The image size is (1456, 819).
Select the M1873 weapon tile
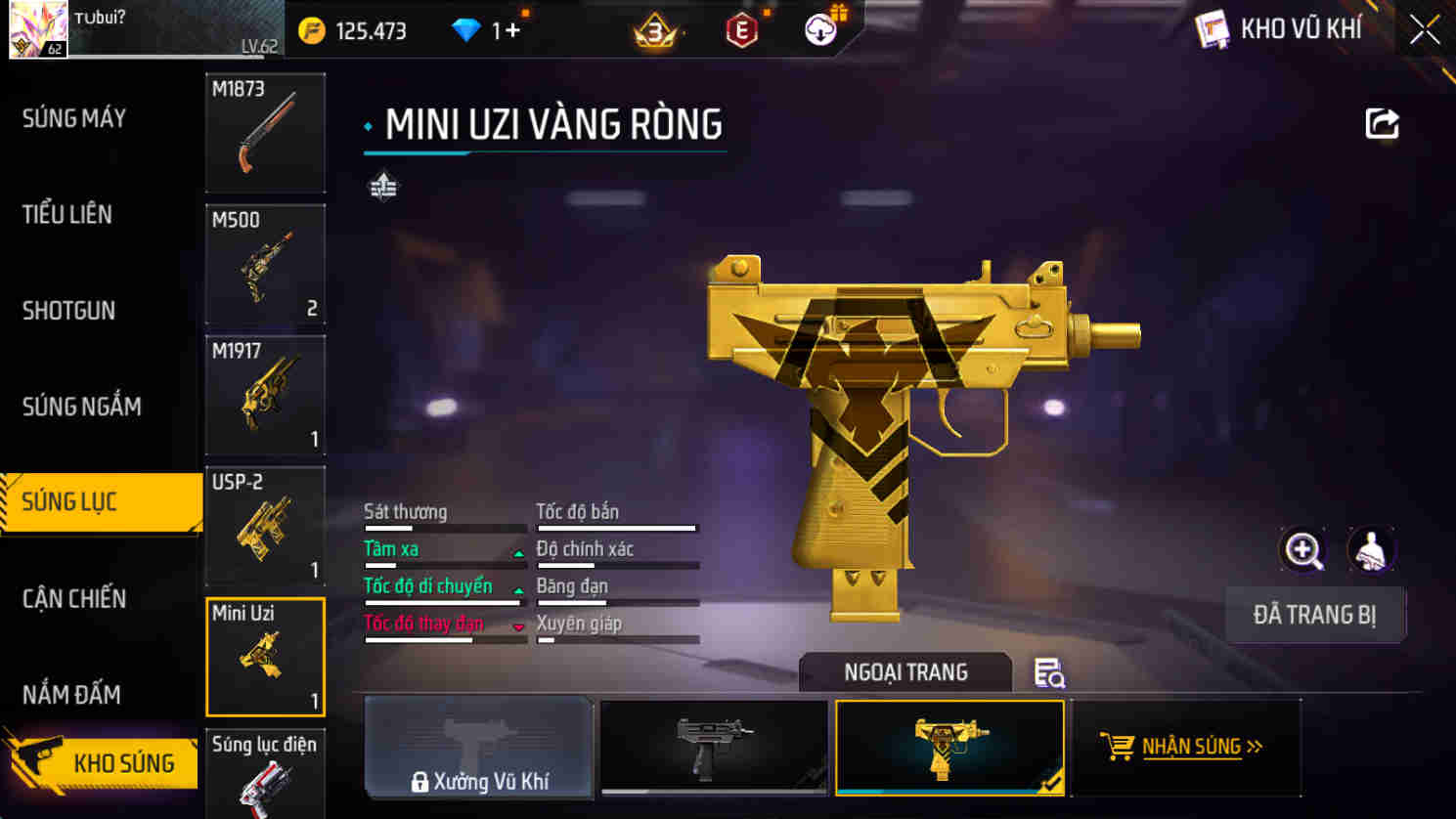click(x=265, y=133)
